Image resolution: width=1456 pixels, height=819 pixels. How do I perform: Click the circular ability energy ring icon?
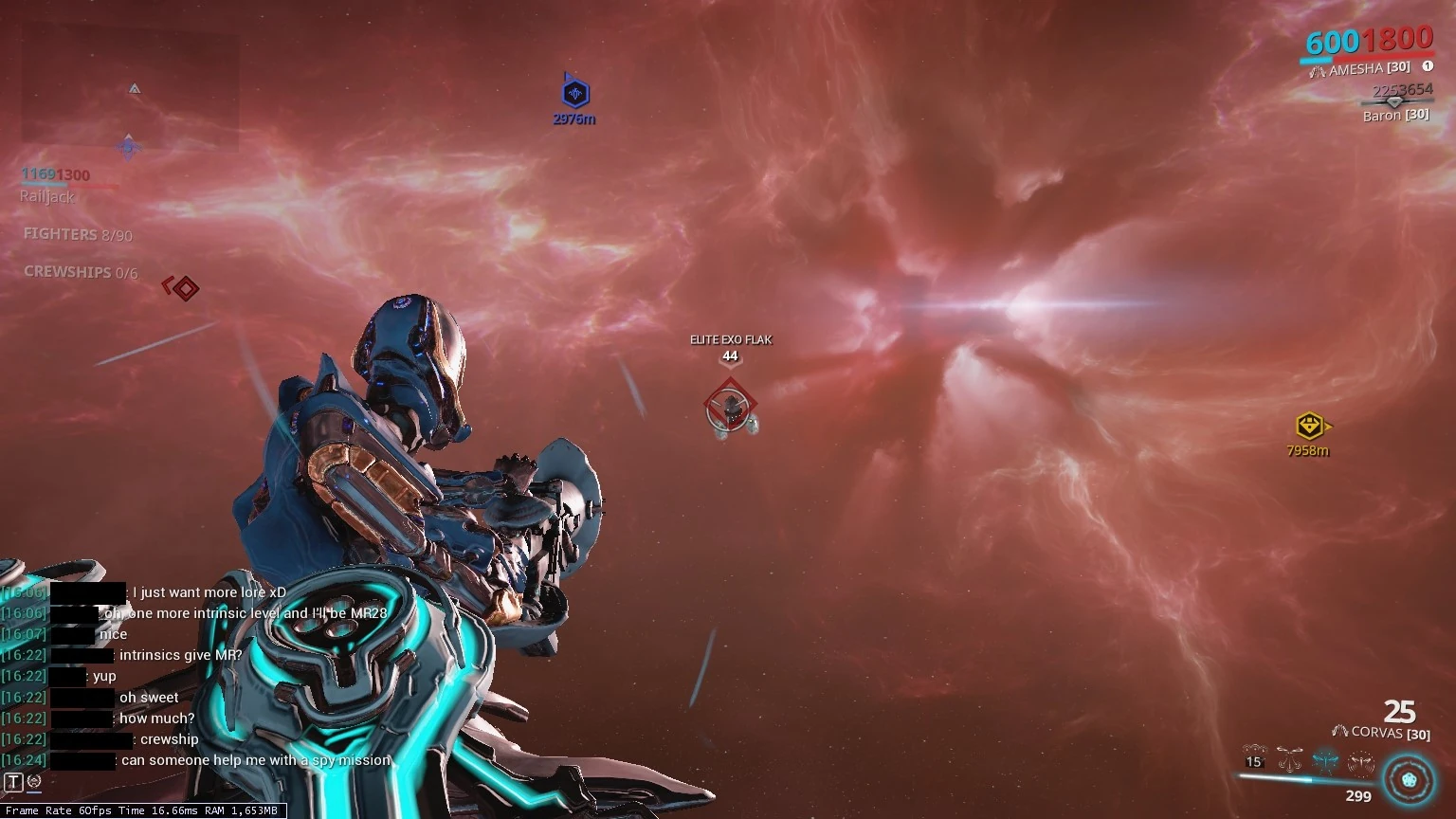1408,779
